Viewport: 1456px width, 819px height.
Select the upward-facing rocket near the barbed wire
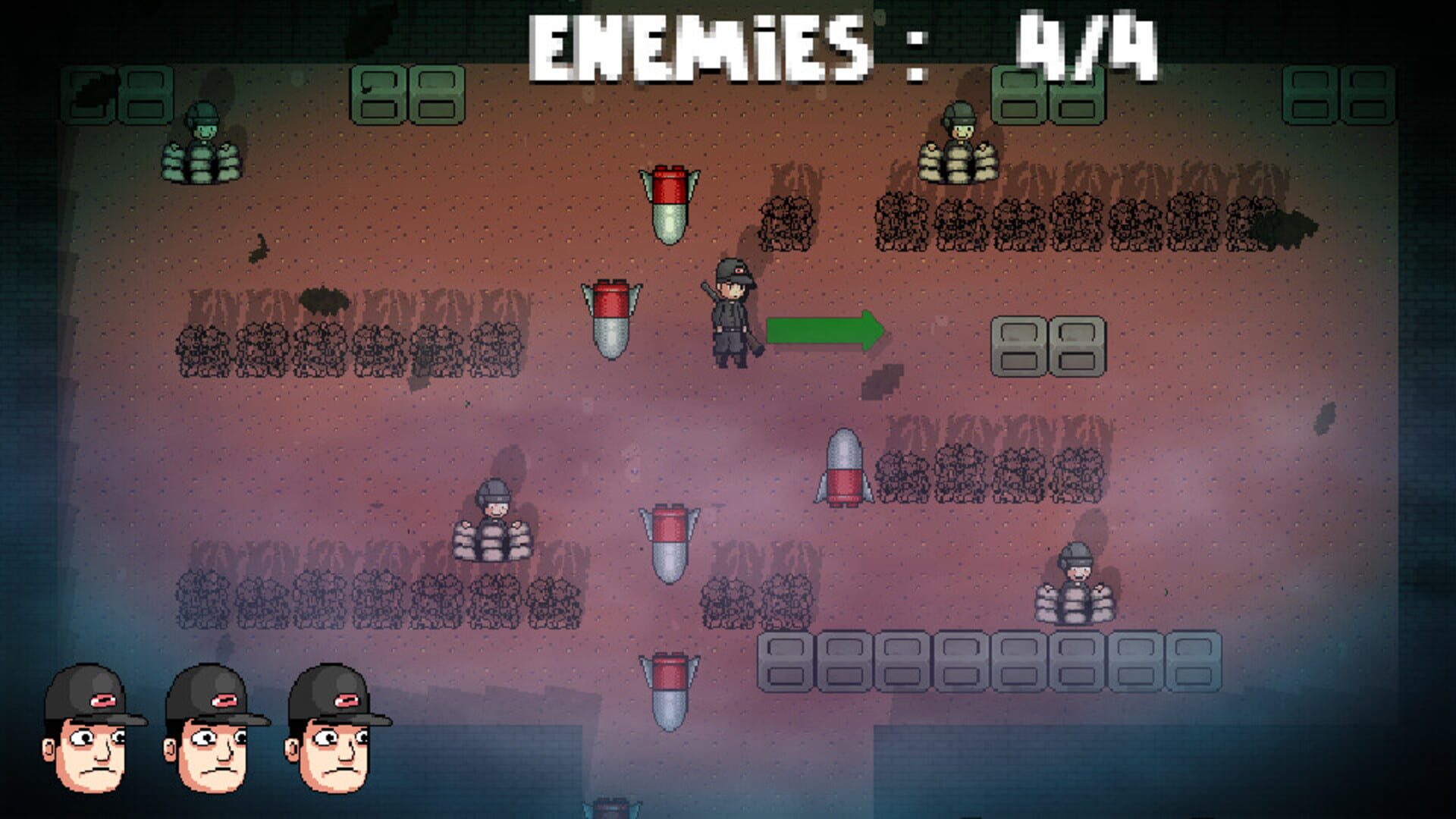click(x=844, y=466)
